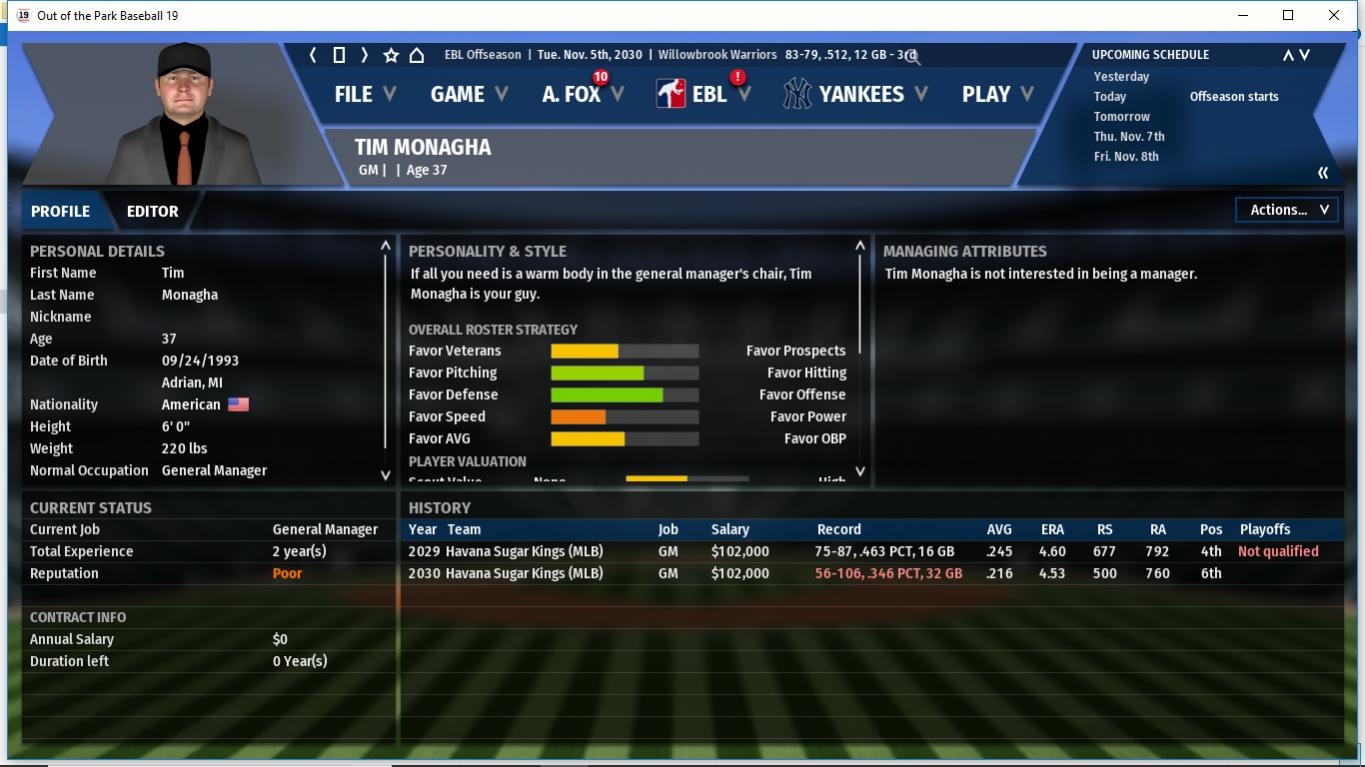Open the FILE menu
The height and width of the screenshot is (767, 1365).
point(365,94)
